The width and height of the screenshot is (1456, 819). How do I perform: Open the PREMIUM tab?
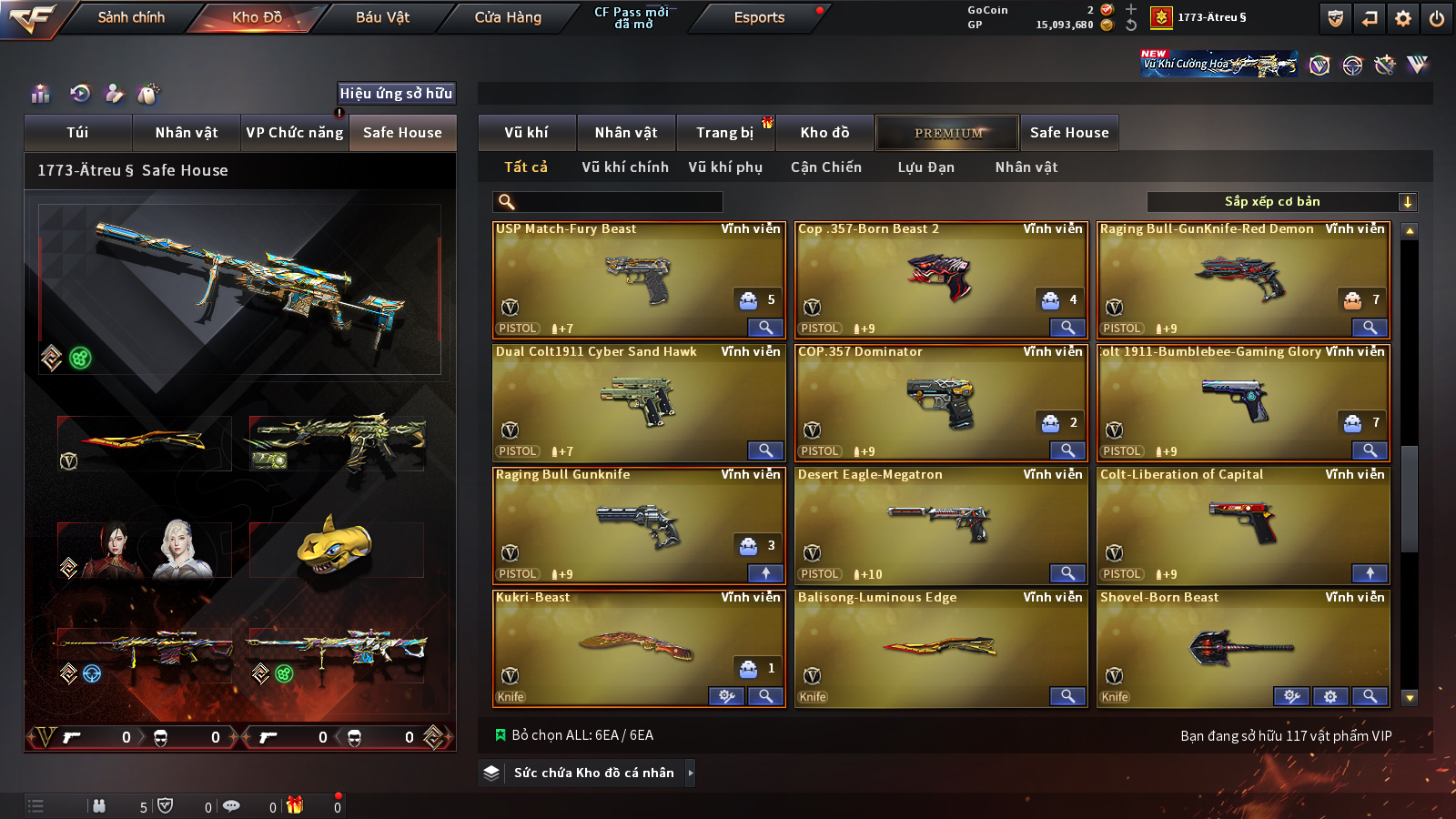[x=948, y=133]
